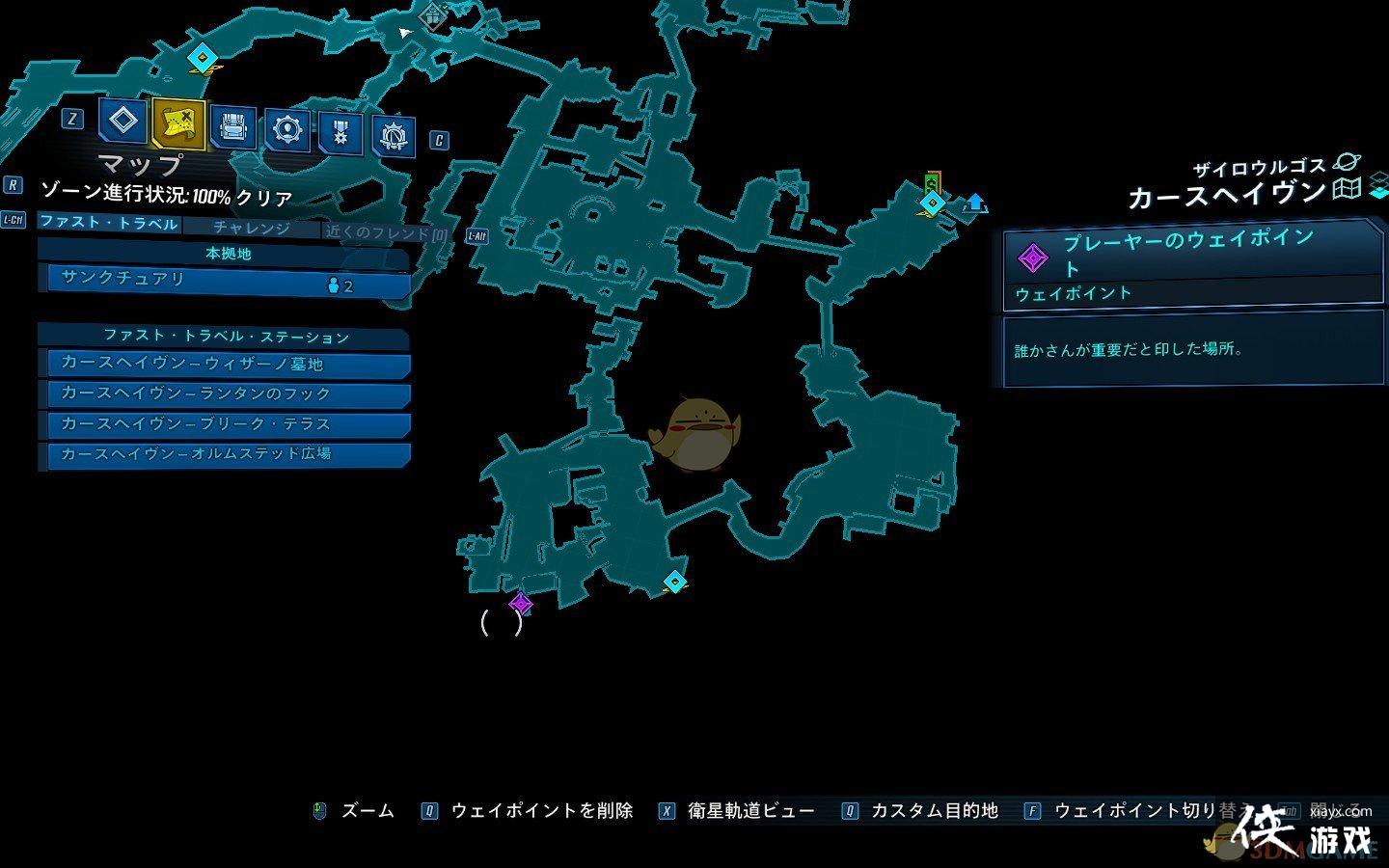Image resolution: width=1389 pixels, height=868 pixels.
Task: Open the 近くのフレンド sub-tab
Action: pyautogui.click(x=386, y=232)
